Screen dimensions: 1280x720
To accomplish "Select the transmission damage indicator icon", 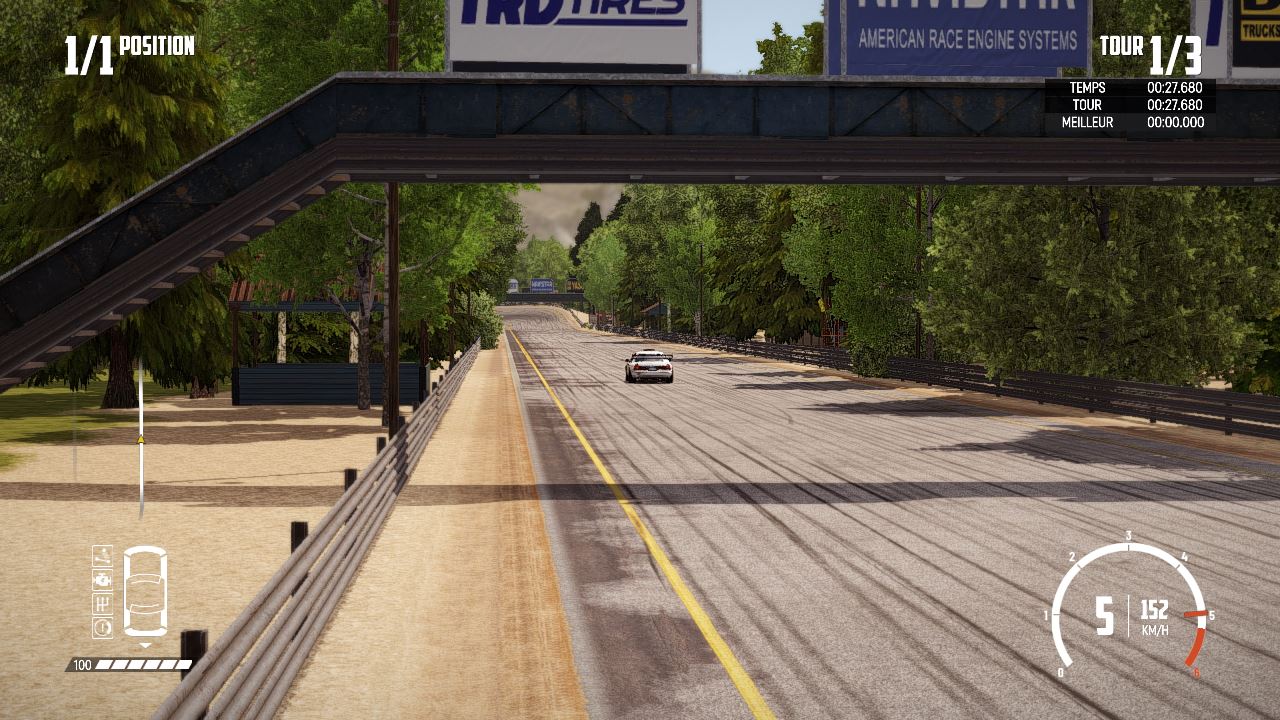I will click(x=102, y=602).
